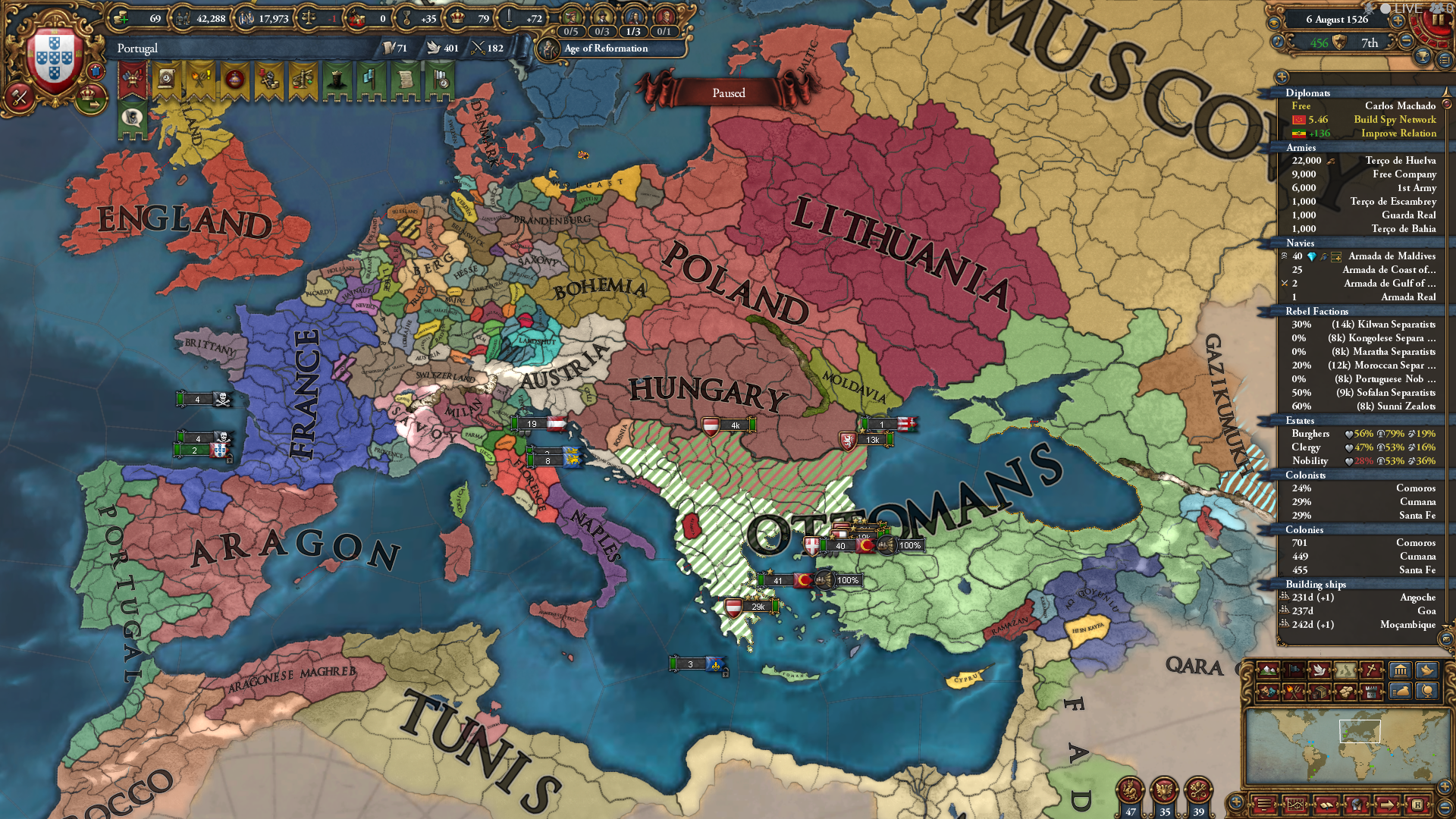The image size is (1456, 819).
Task: Unpause by clicking the Paused banner
Action: point(728,93)
